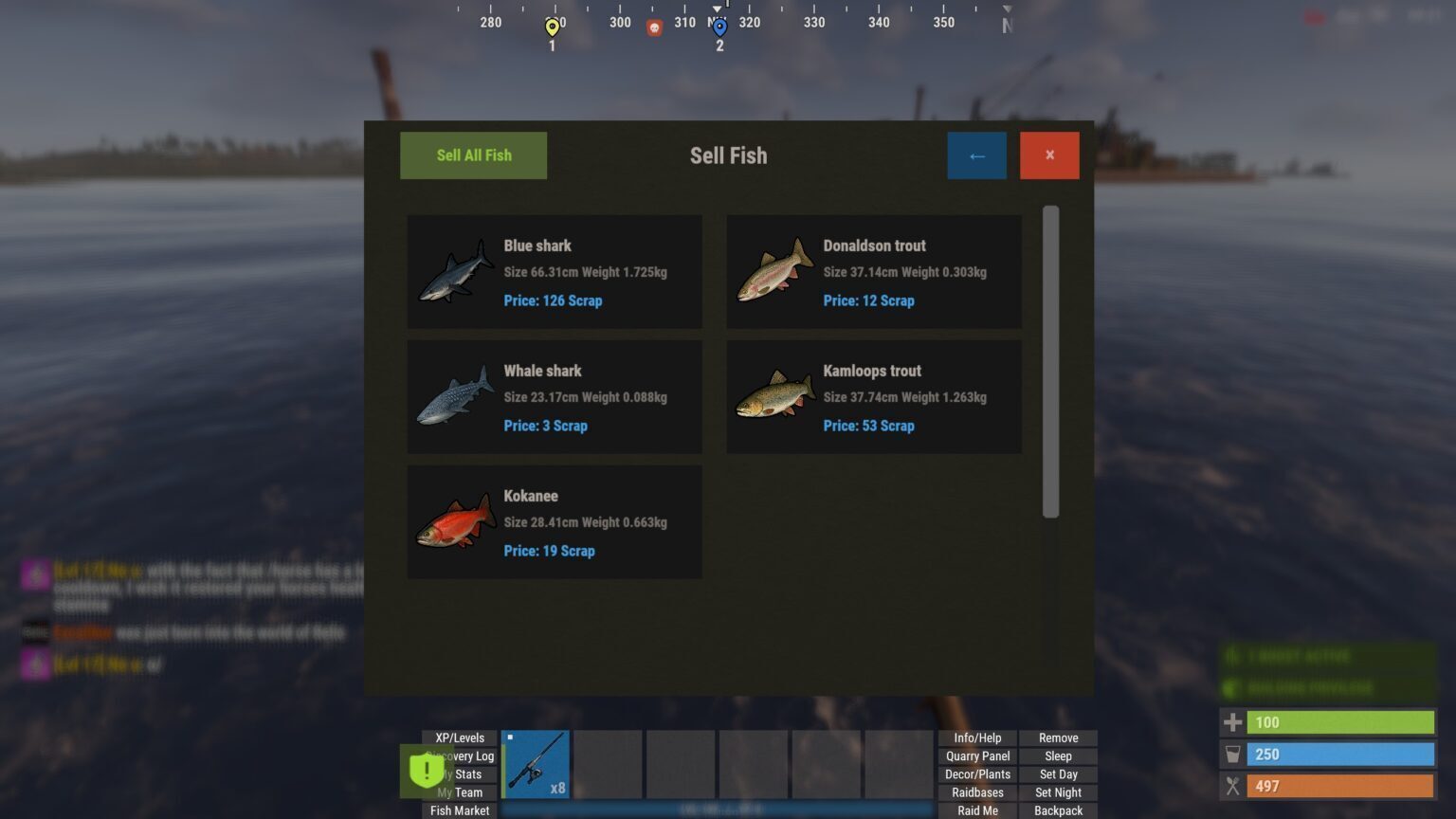This screenshot has height=819, width=1456.
Task: Sell the Blue shark for 126 Scrap
Action: (555, 272)
